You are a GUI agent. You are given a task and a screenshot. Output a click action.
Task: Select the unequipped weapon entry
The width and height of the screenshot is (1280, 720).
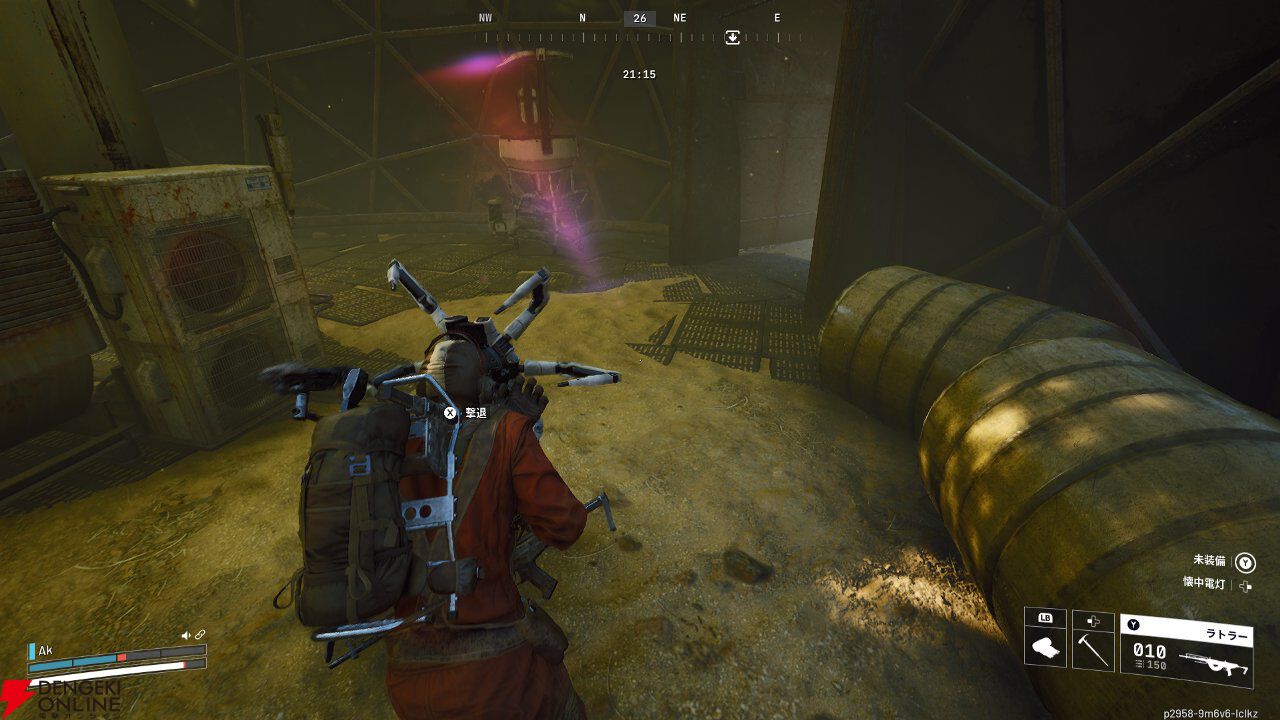[x=1210, y=561]
